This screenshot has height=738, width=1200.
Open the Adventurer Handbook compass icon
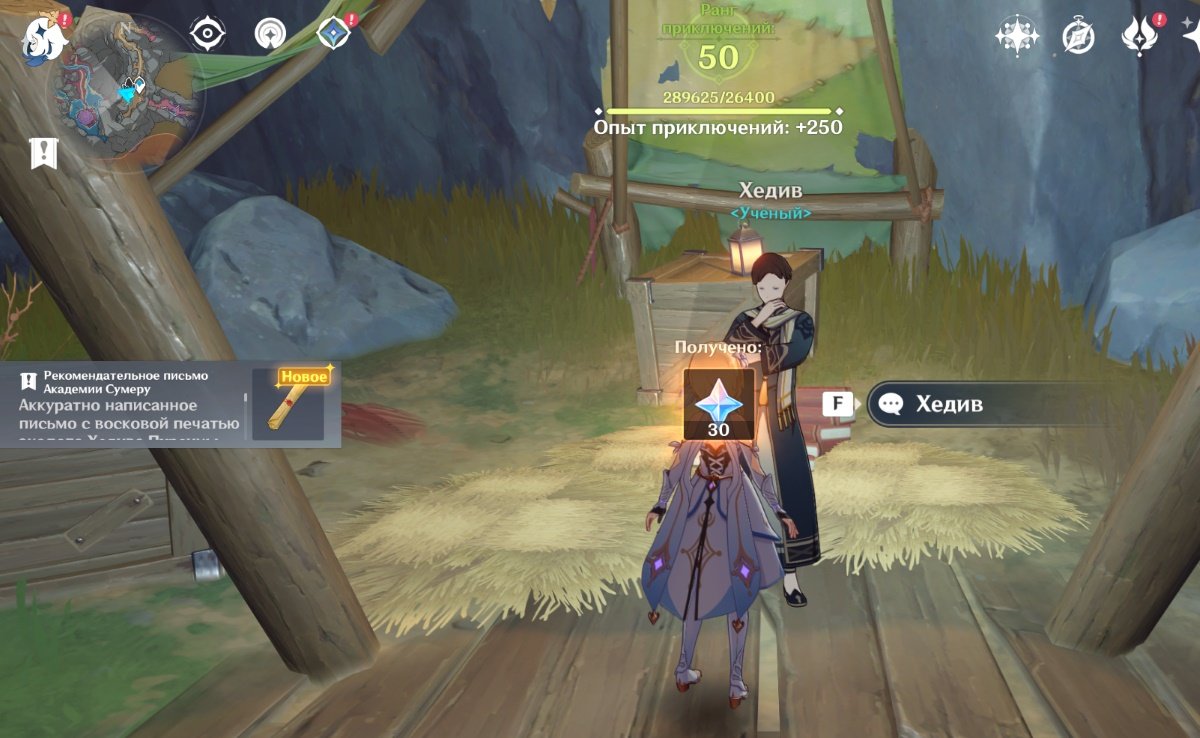point(1078,36)
